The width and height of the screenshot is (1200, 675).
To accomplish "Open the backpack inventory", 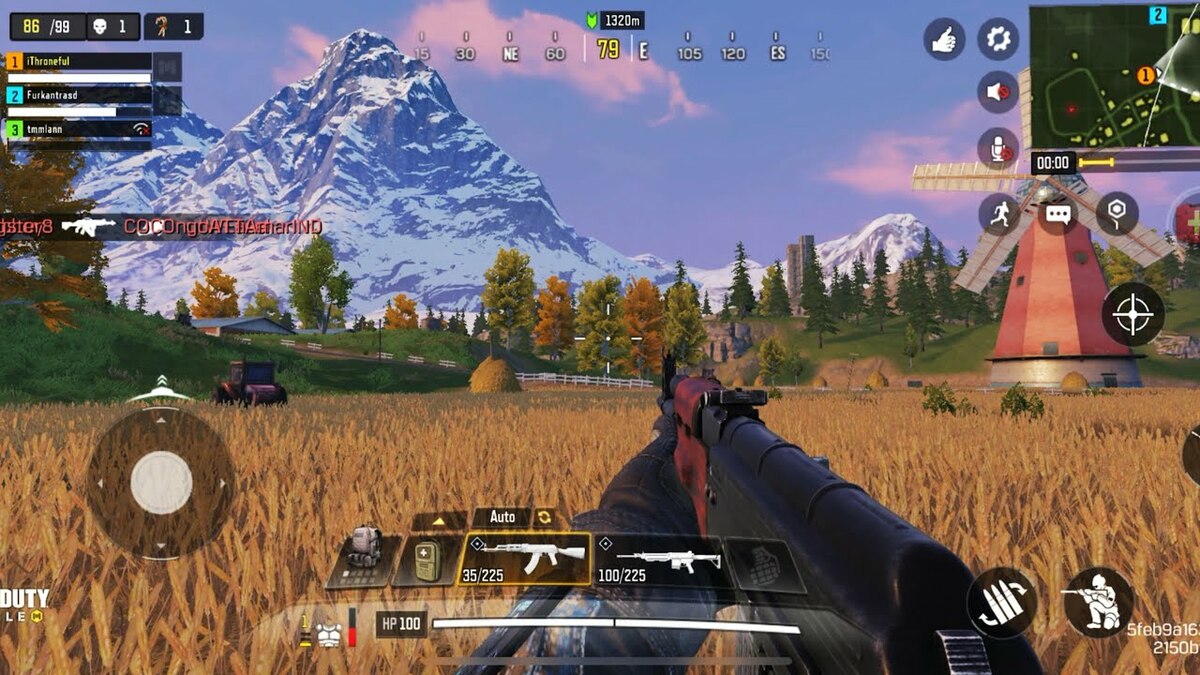I will (364, 556).
